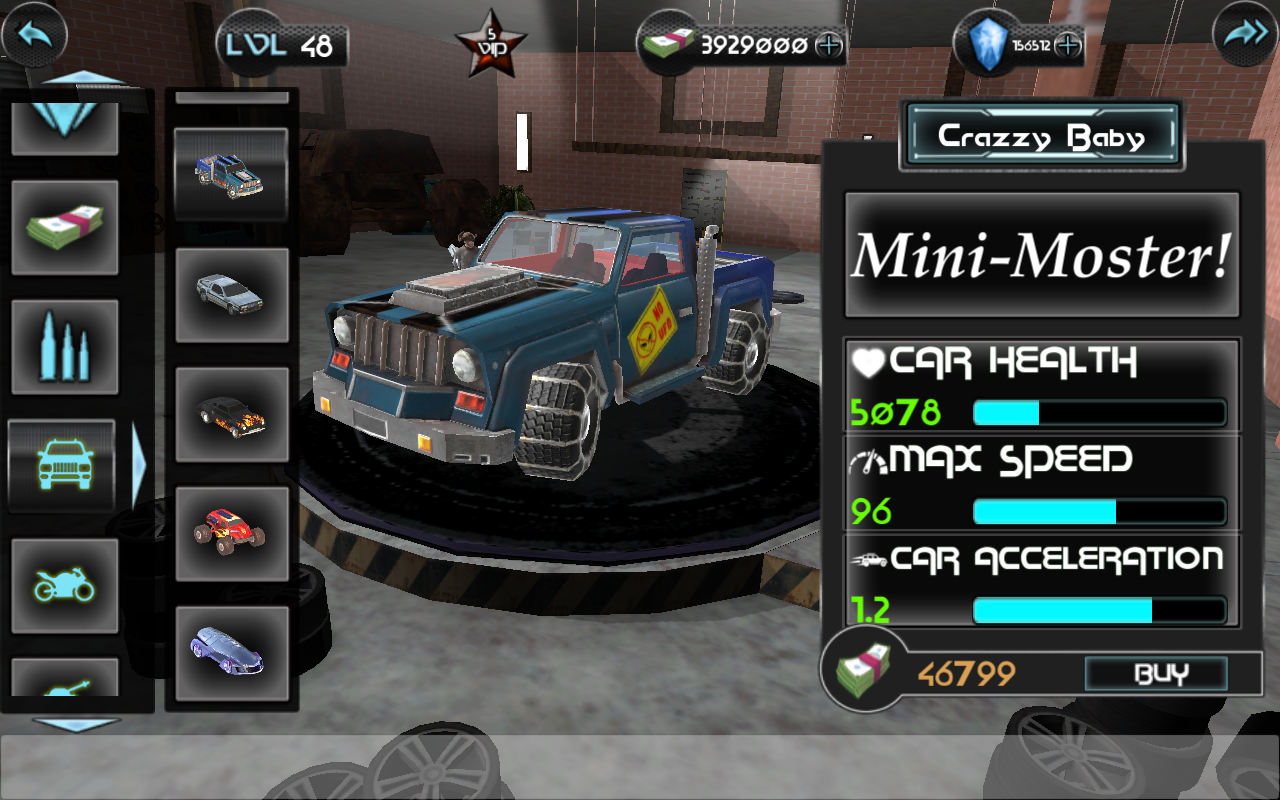Select the car category icon
This screenshot has height=800, width=1280.
[x=63, y=466]
